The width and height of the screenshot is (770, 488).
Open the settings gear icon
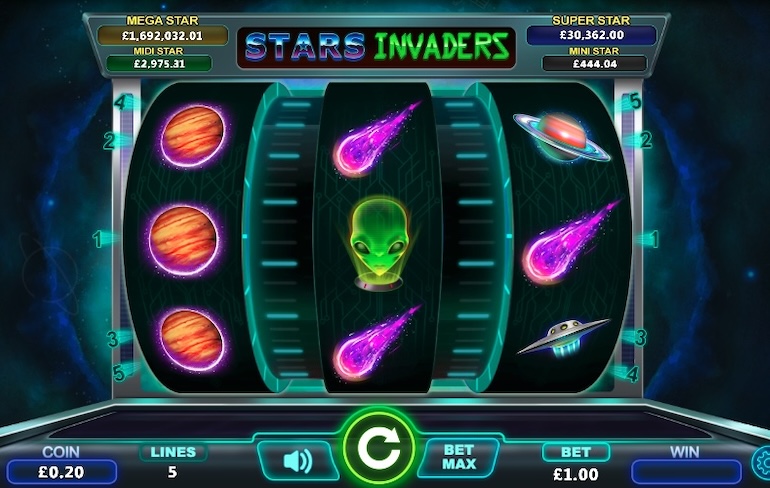pos(762,461)
